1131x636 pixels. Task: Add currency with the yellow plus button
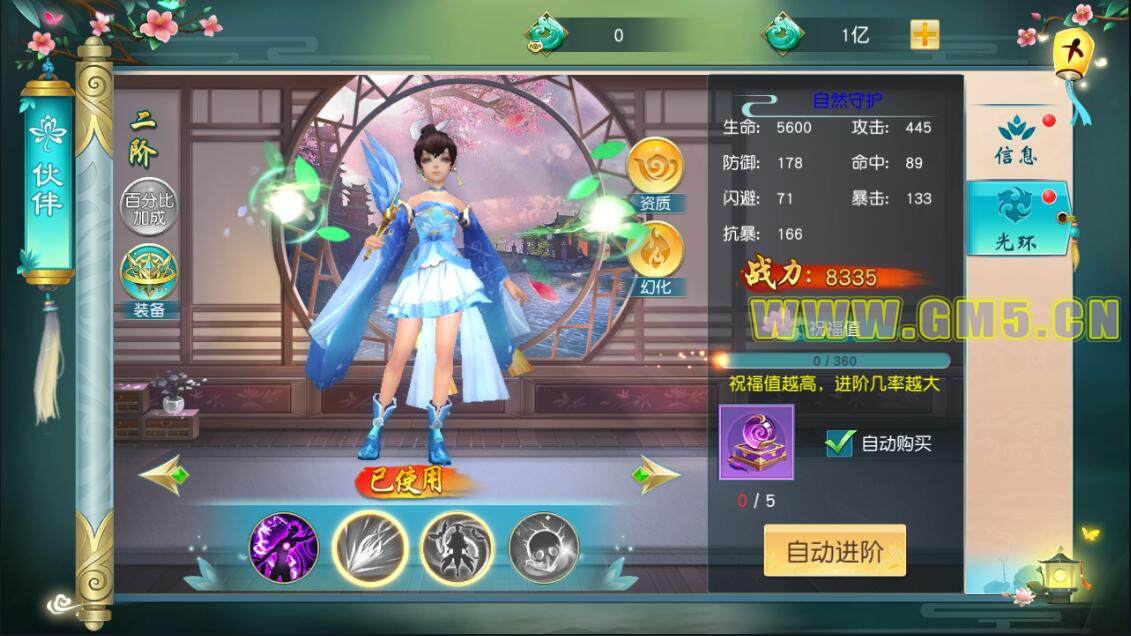point(924,35)
